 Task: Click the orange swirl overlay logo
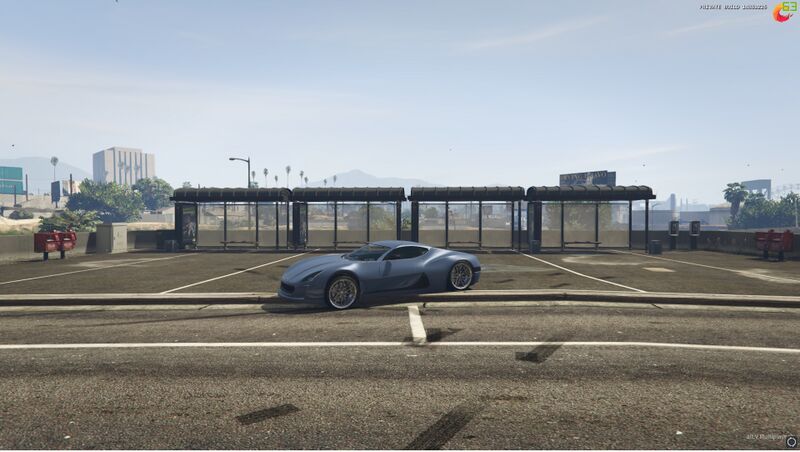tap(781, 13)
